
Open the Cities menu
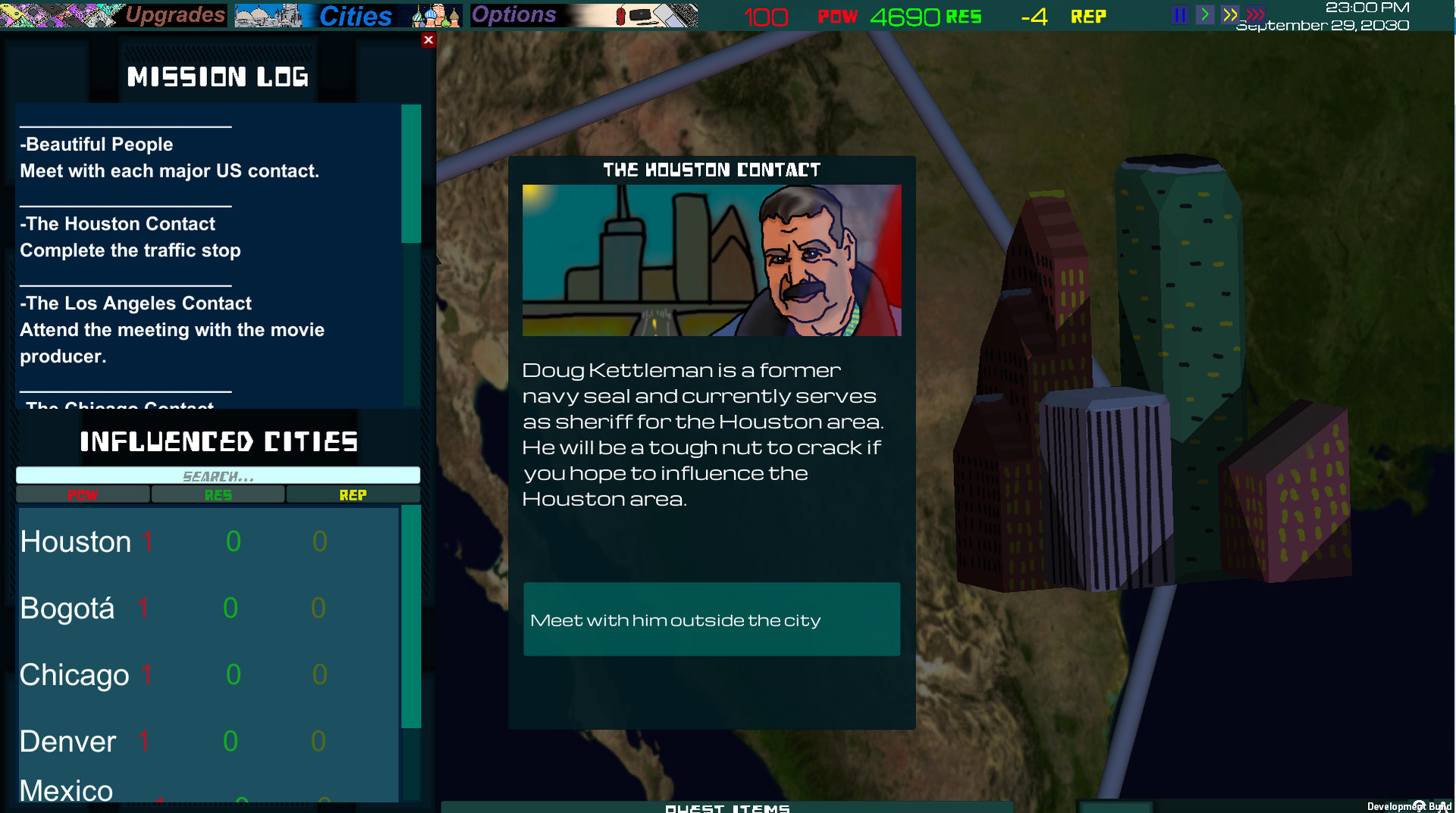pos(355,15)
